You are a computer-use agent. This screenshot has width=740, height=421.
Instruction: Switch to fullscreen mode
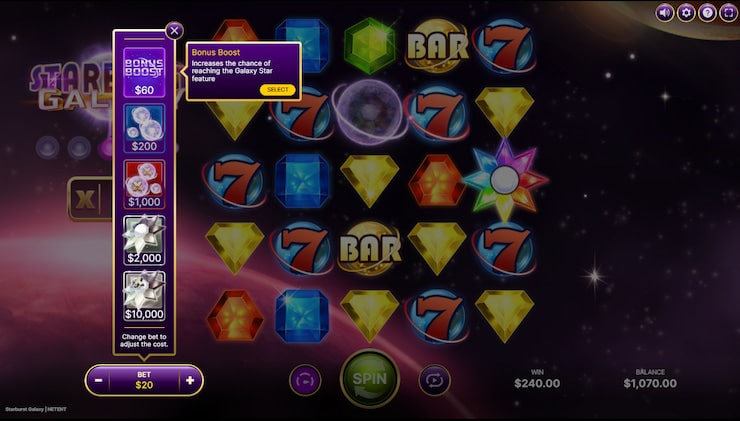727,13
